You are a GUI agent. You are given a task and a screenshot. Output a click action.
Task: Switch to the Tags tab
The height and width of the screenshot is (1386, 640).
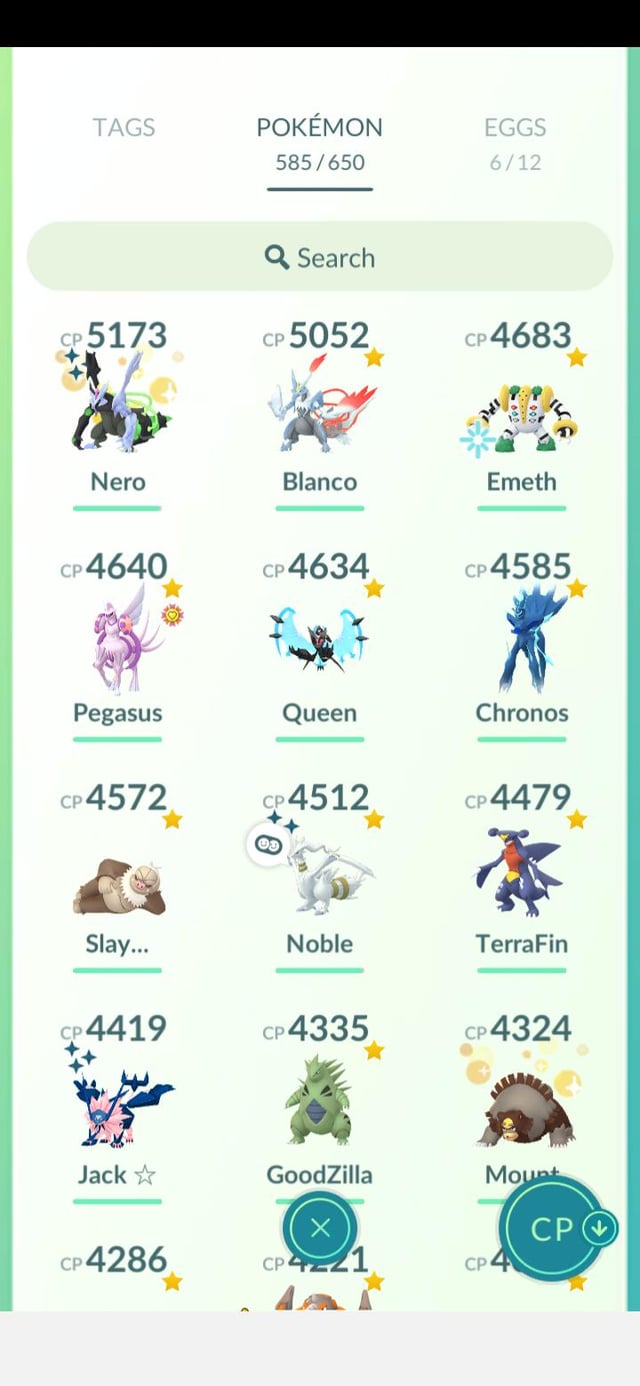click(124, 128)
